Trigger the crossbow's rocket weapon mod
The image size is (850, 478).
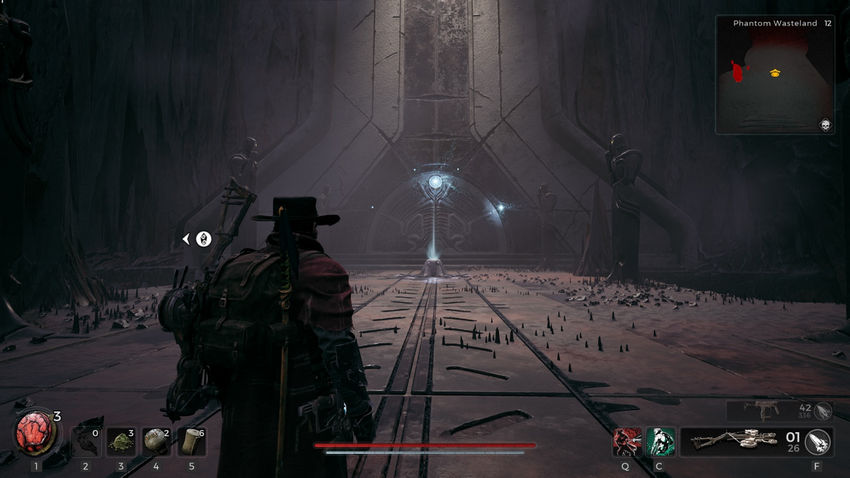point(817,441)
